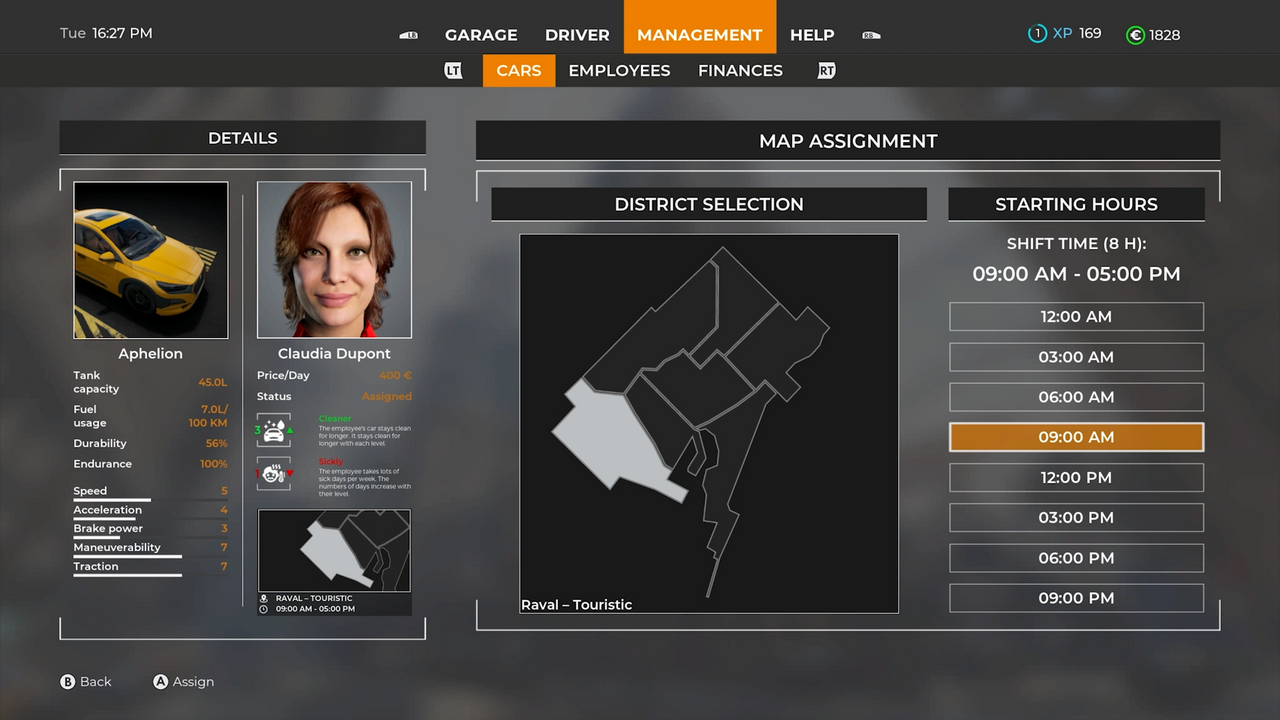Screen dimensions: 1280x720
Task: Click the green euro currency icon
Action: (1135, 34)
